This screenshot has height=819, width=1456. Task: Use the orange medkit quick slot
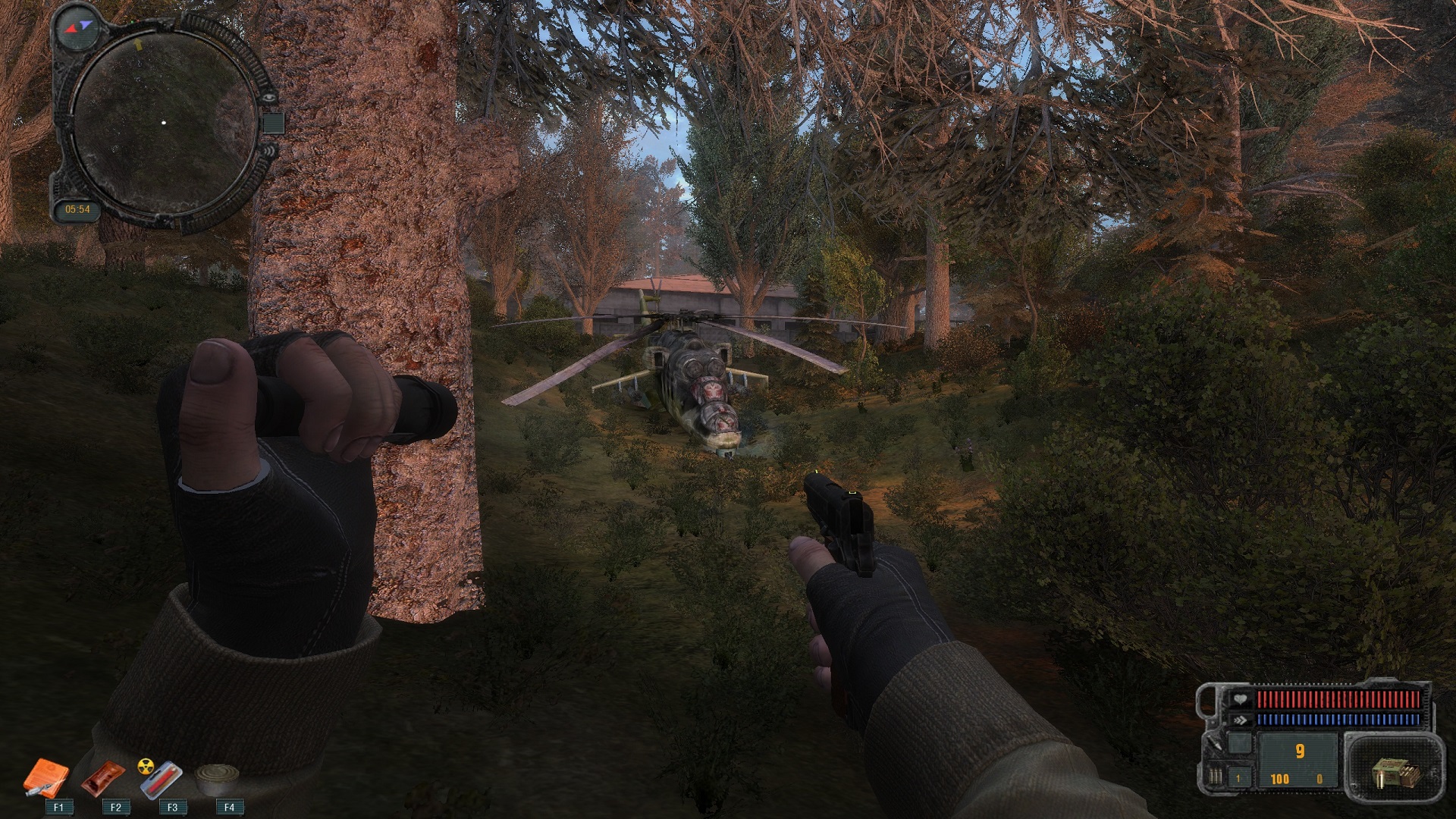(x=45, y=778)
